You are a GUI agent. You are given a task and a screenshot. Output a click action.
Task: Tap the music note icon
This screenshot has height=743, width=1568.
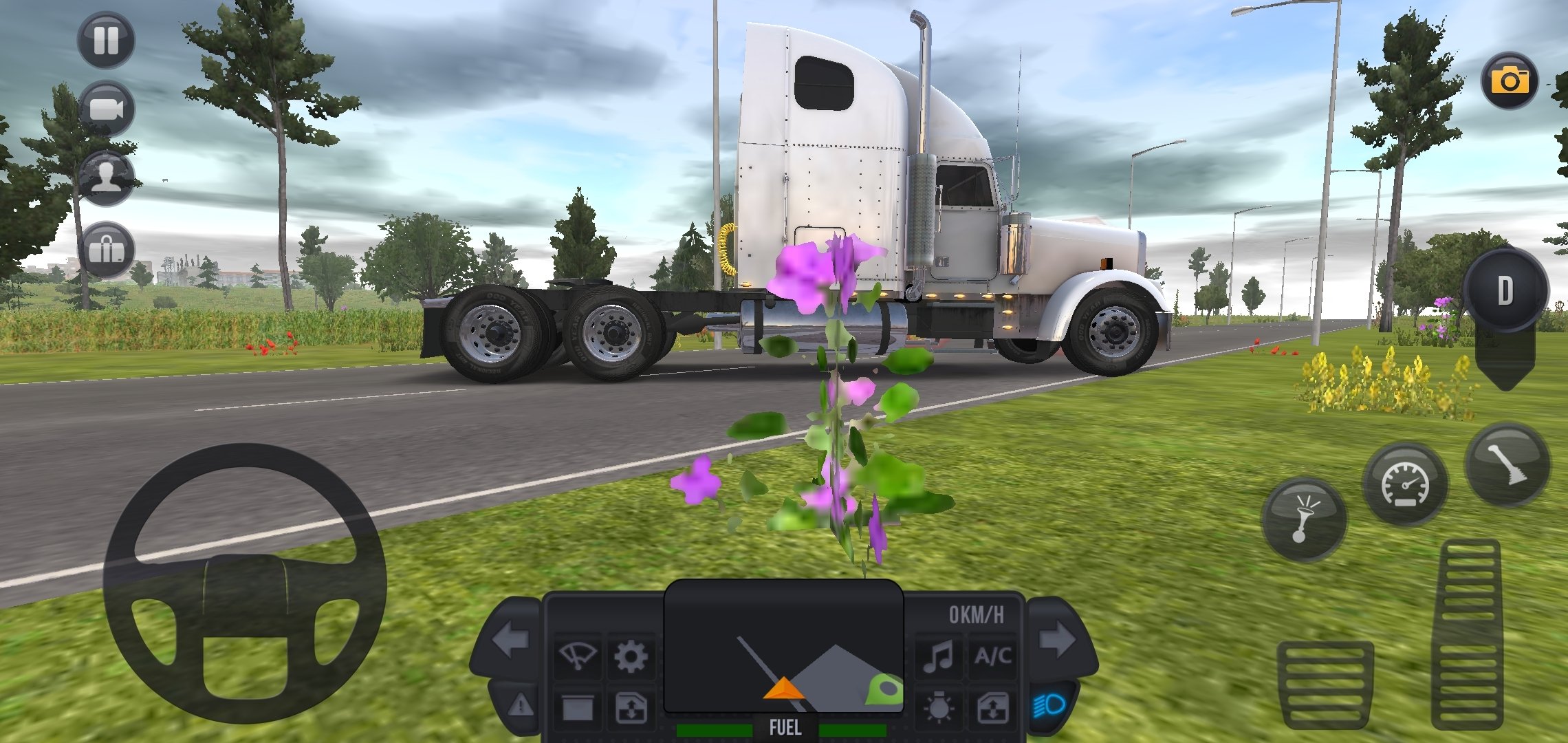tap(938, 656)
